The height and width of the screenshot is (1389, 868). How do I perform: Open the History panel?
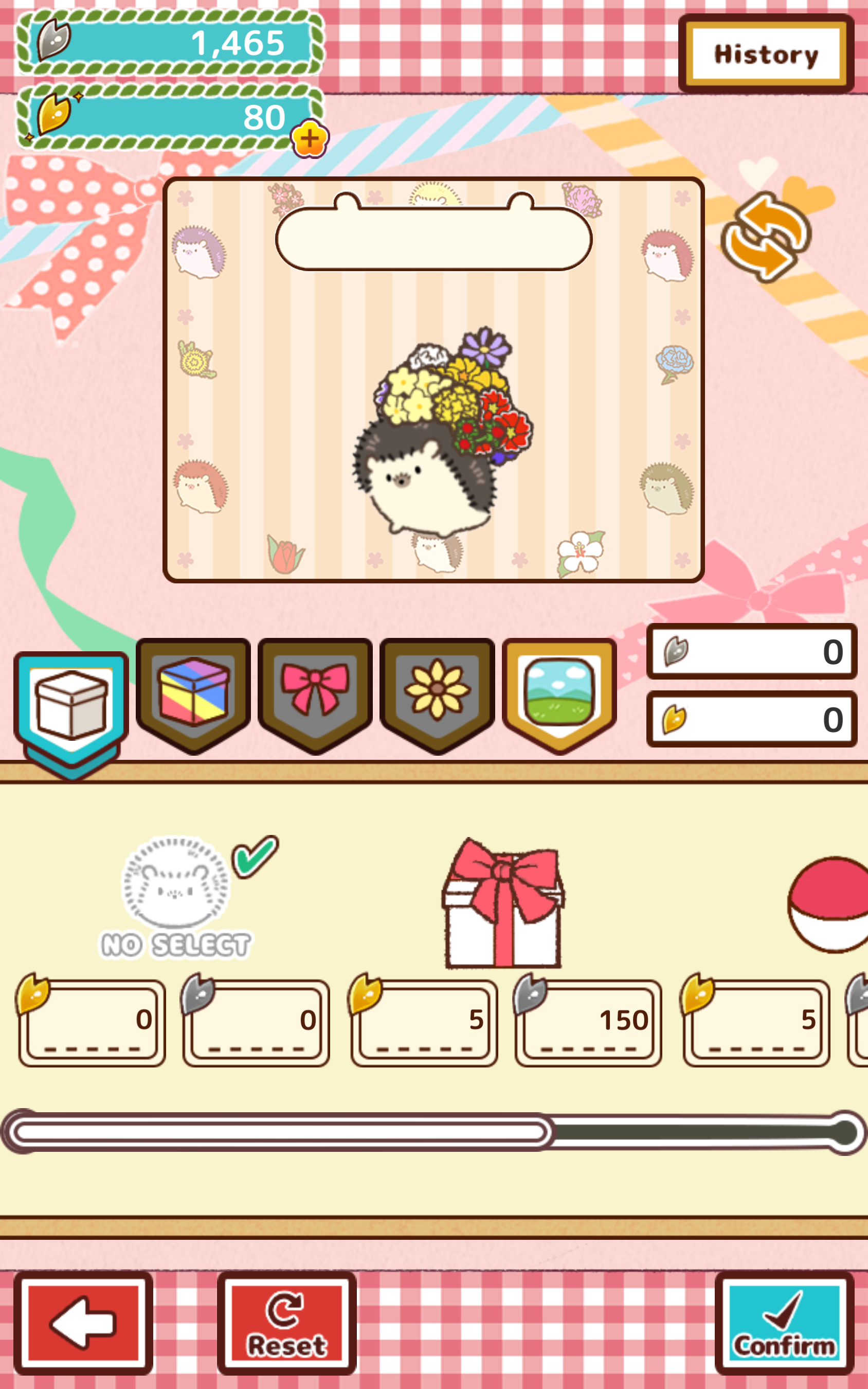(766, 55)
